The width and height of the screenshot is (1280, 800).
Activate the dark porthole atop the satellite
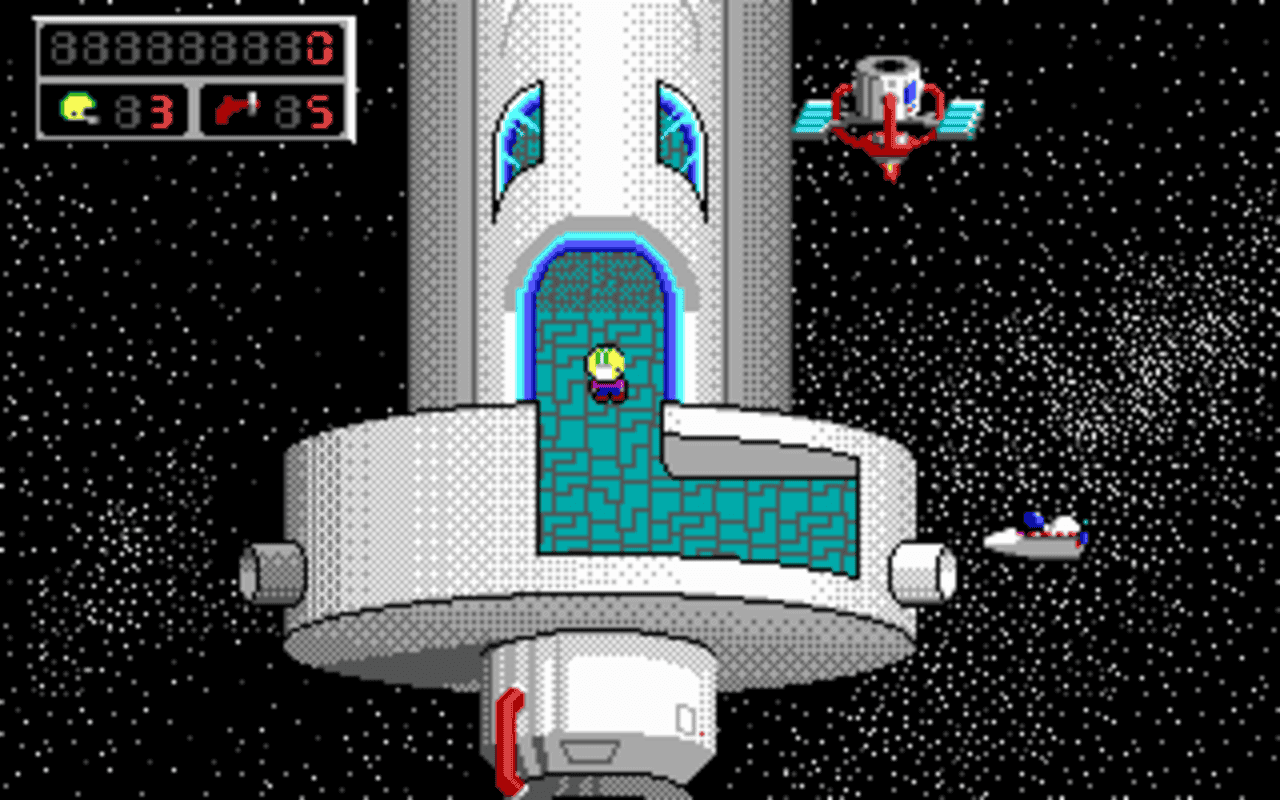point(888,65)
